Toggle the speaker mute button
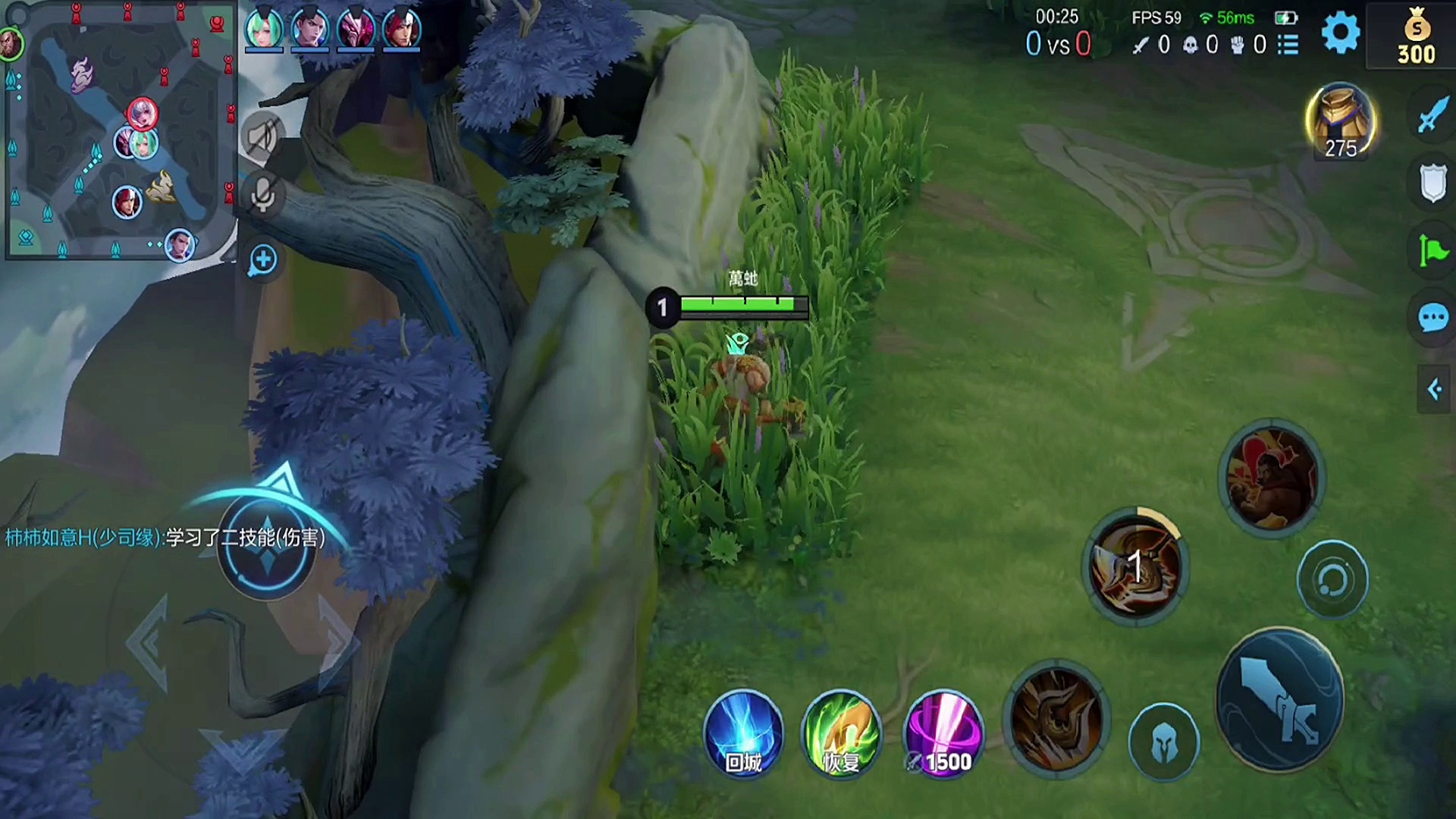The width and height of the screenshot is (1456, 819). 262,137
